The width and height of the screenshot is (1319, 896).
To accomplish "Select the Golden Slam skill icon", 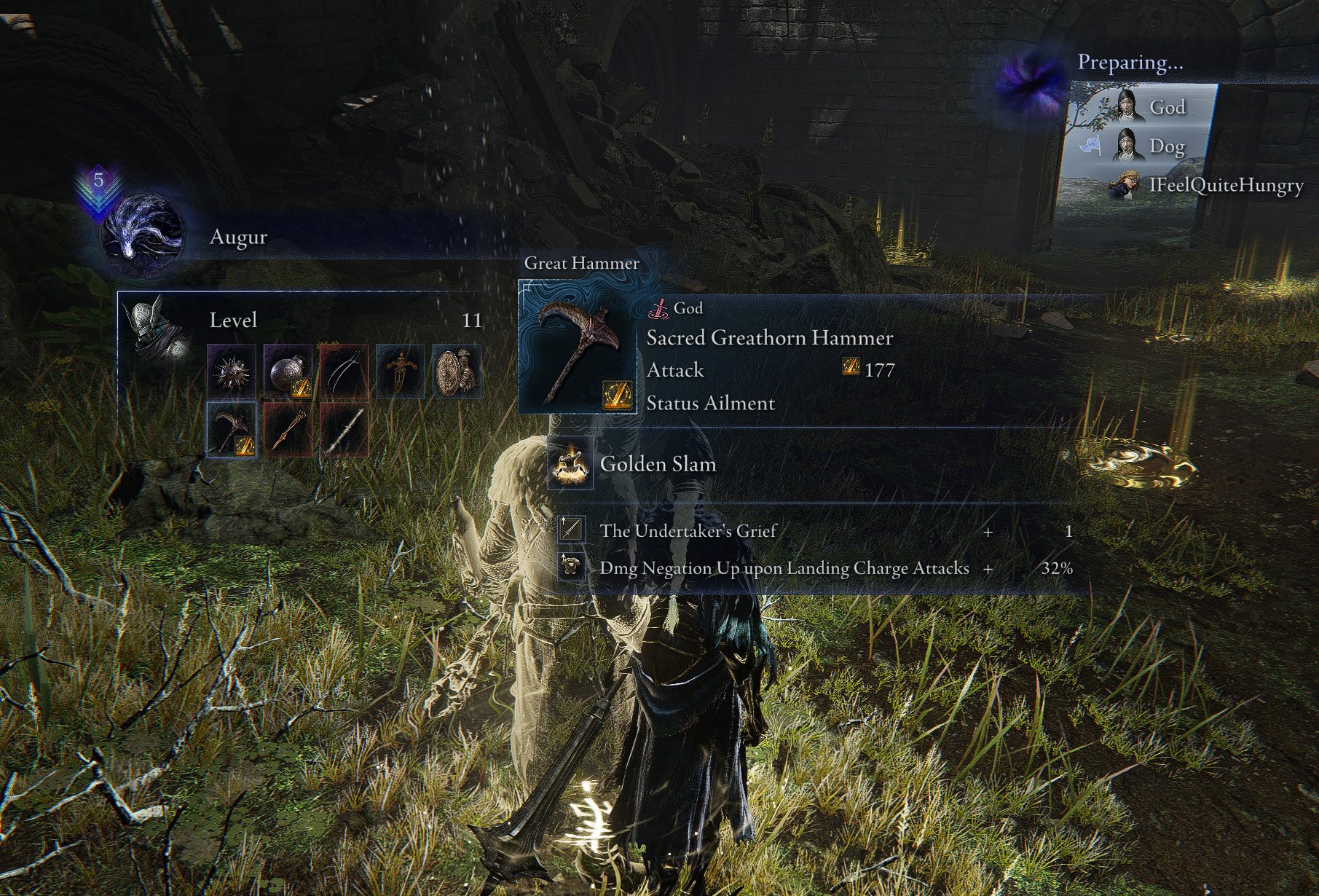I will coord(570,465).
